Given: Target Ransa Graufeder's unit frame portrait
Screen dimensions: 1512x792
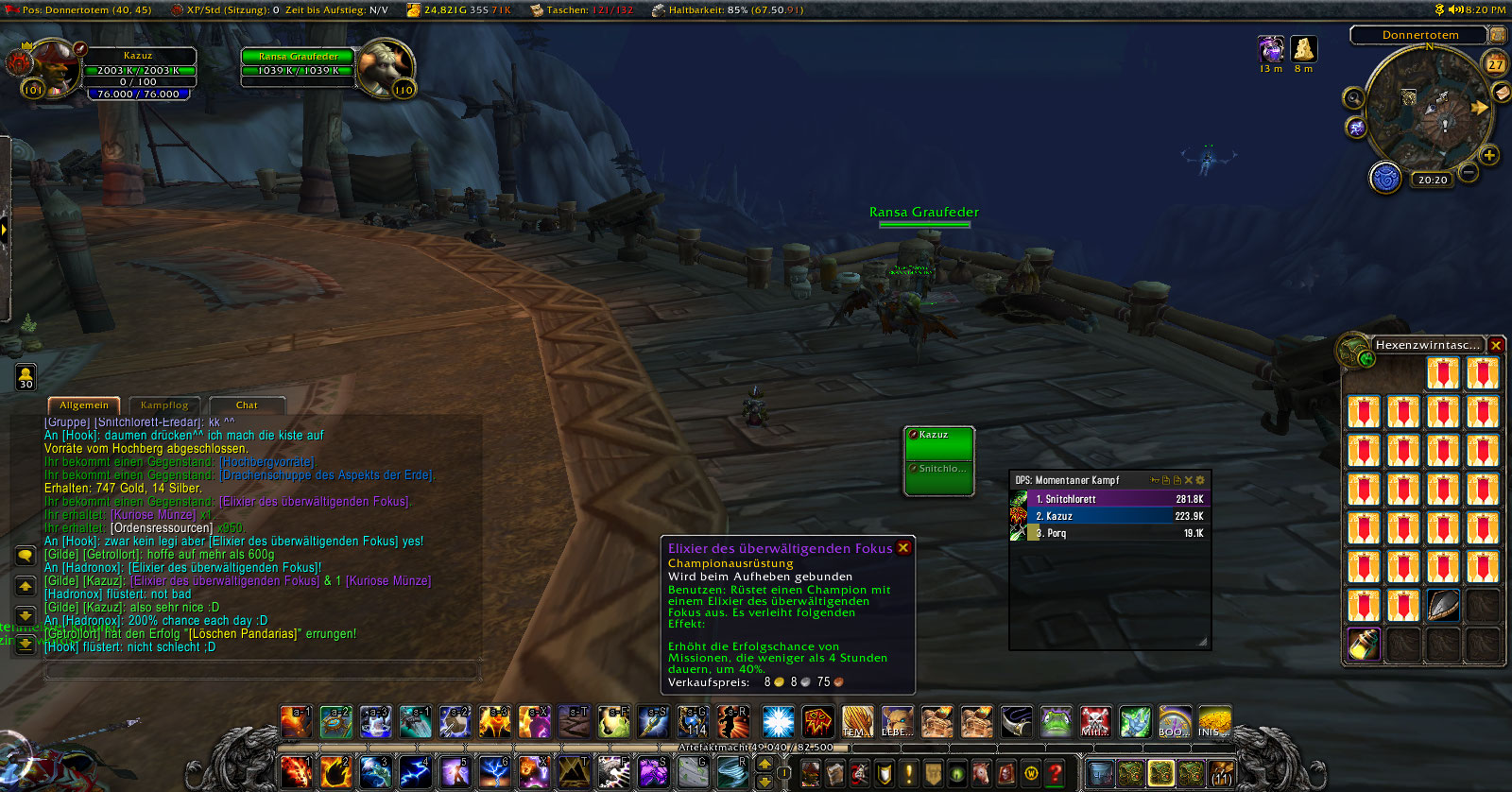Looking at the screenshot, I should [x=386, y=66].
